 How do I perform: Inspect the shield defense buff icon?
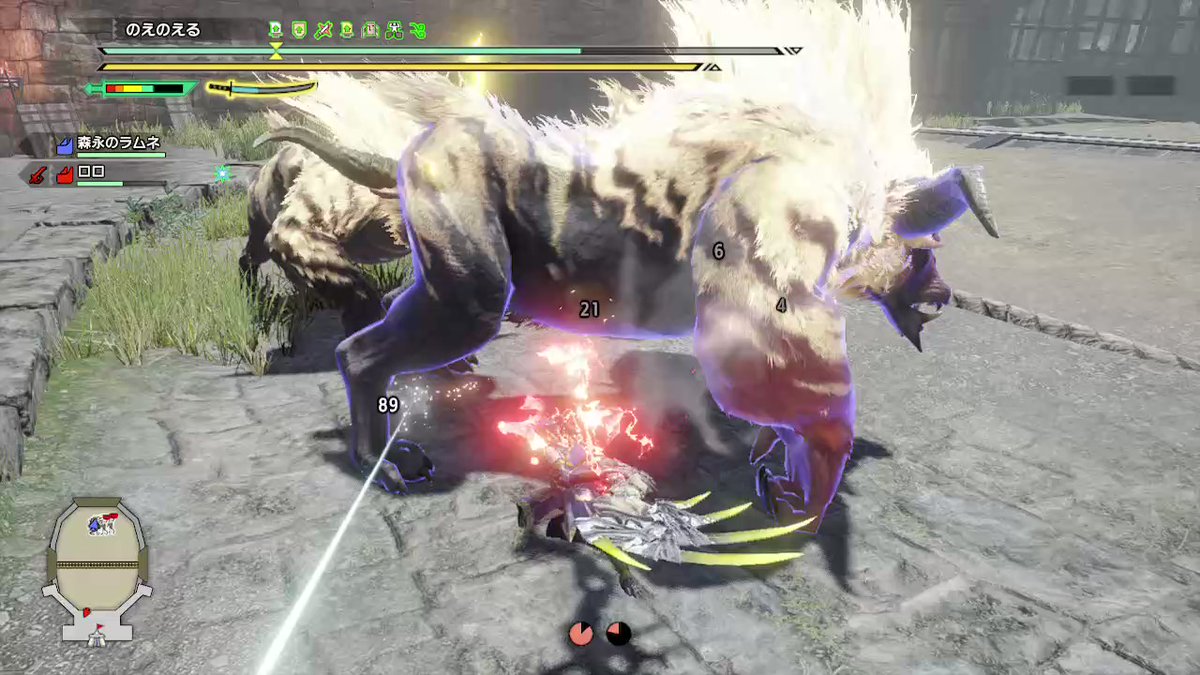[x=298, y=30]
